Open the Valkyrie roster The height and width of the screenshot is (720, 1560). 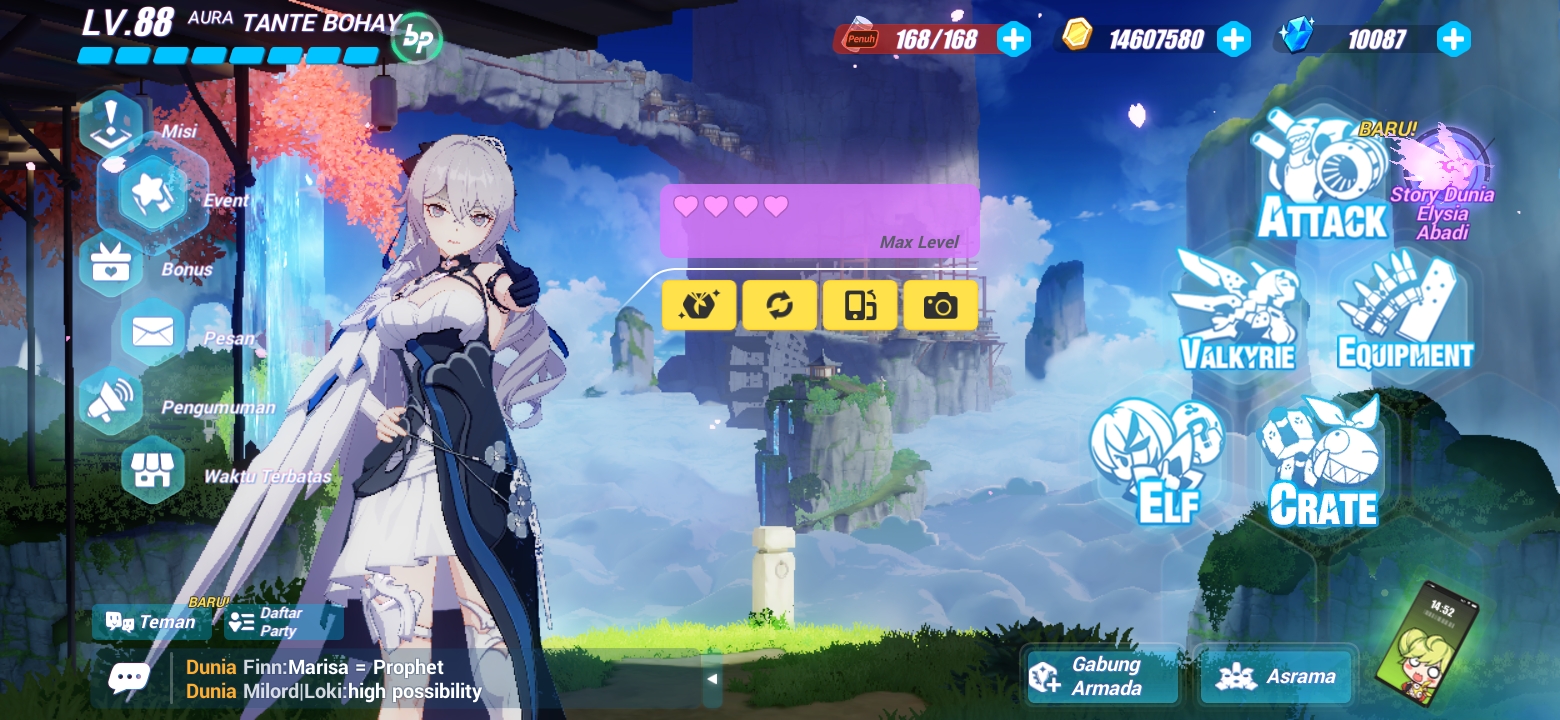click(x=1238, y=310)
